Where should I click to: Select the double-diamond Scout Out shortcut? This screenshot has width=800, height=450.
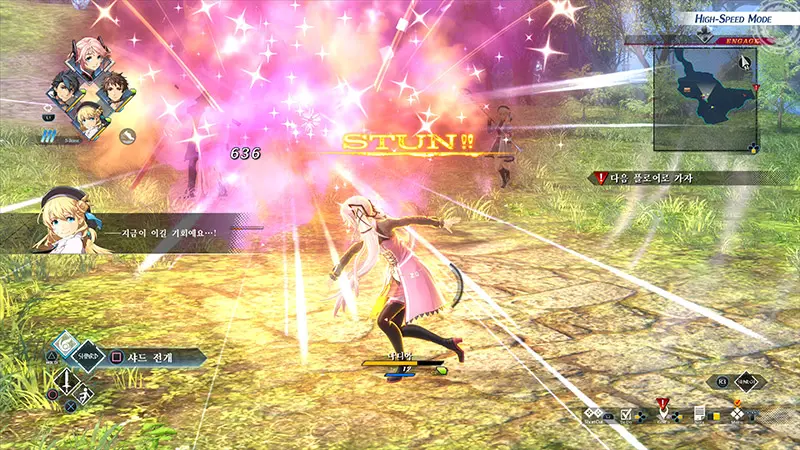[x=590, y=413]
